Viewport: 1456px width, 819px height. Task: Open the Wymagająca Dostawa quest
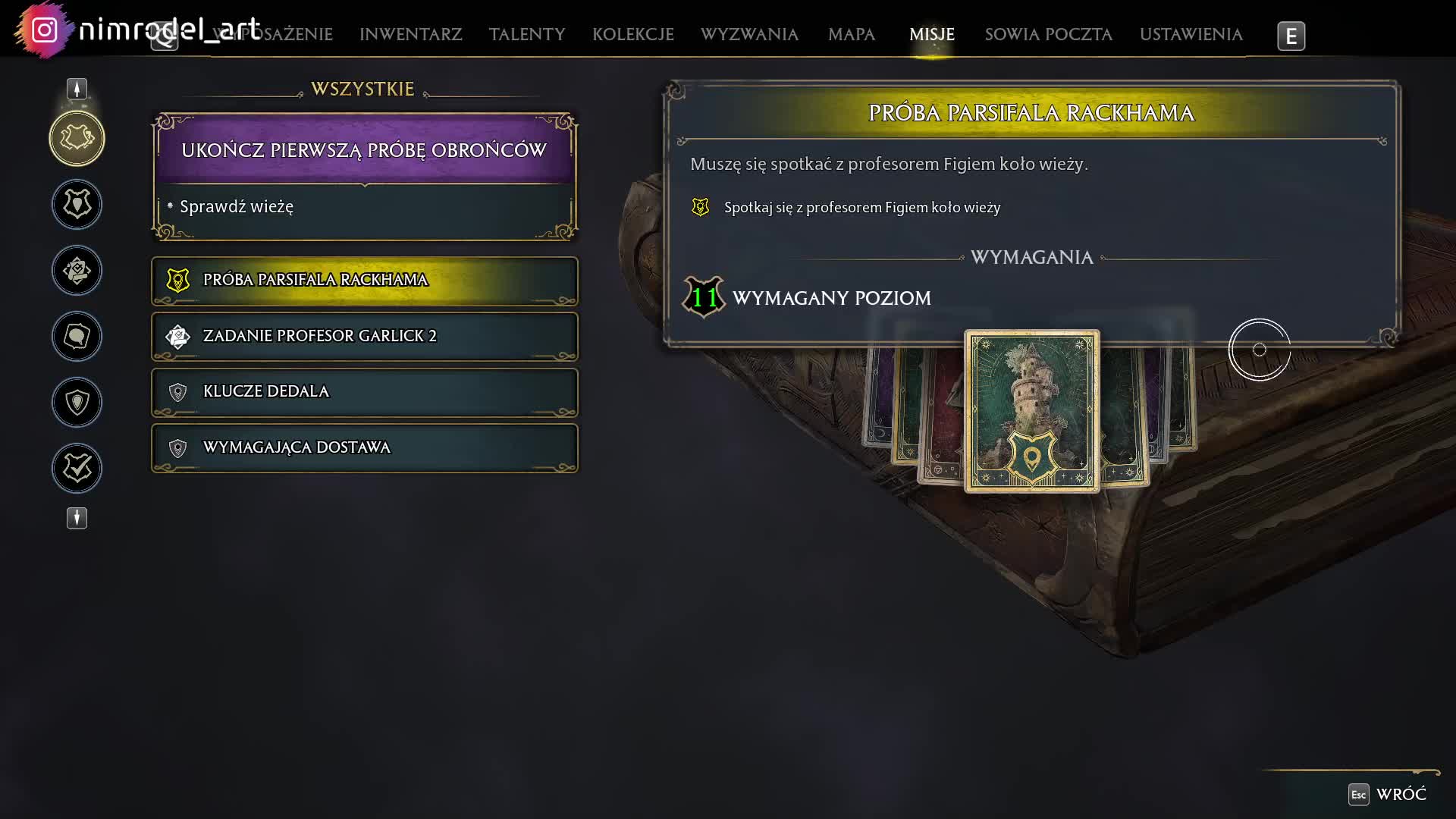tap(364, 448)
